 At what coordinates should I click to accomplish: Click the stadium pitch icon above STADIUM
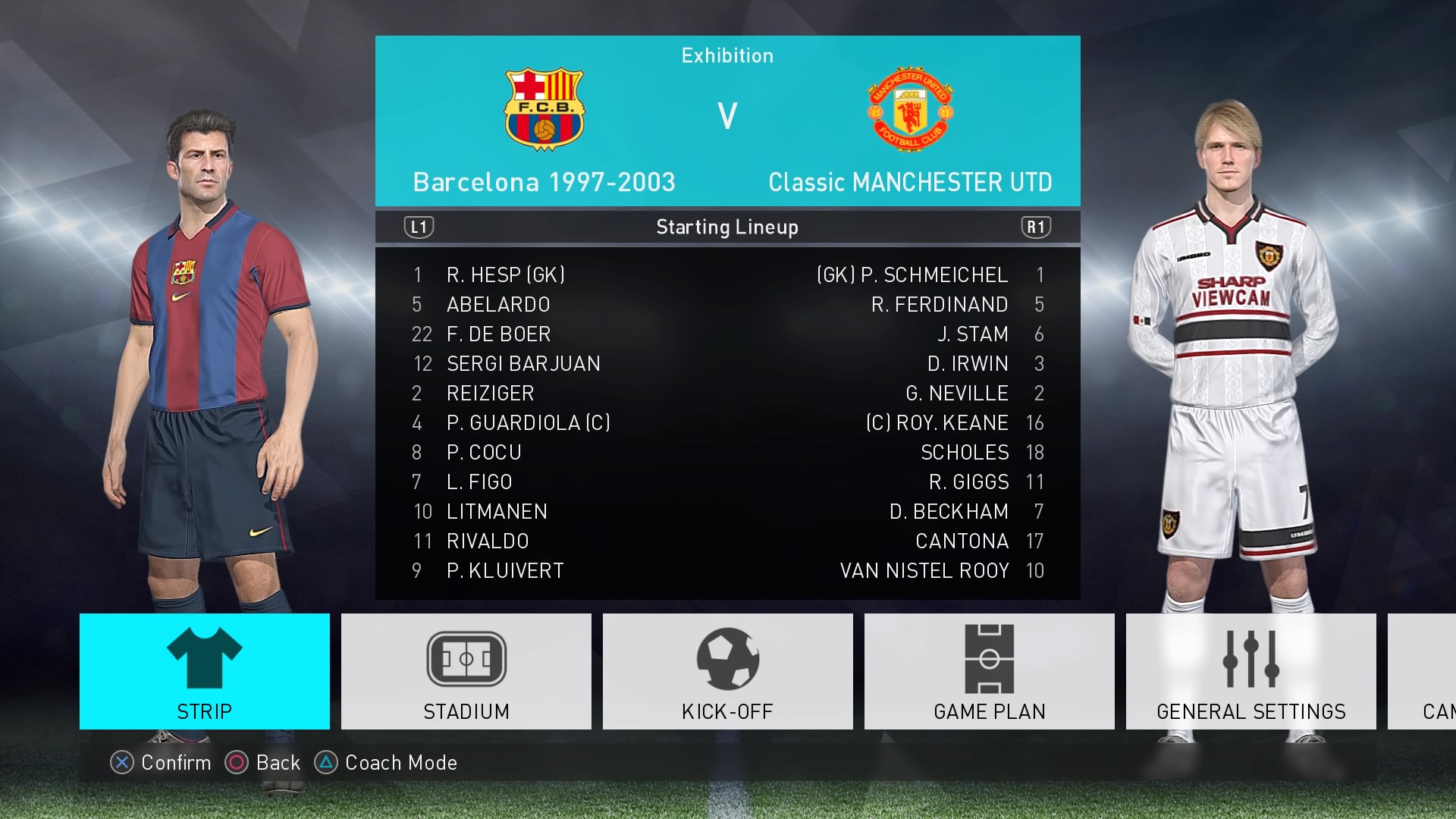coord(465,658)
